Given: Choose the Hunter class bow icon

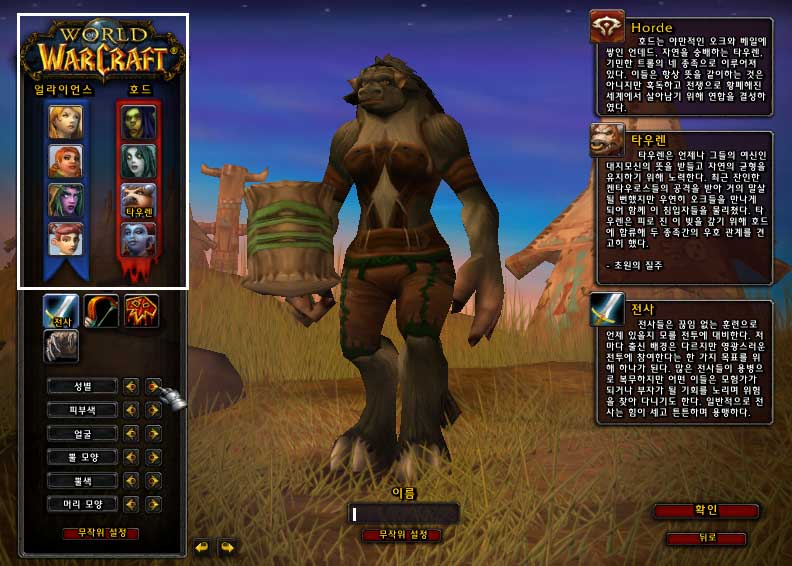Looking at the screenshot, I should pyautogui.click(x=101, y=311).
